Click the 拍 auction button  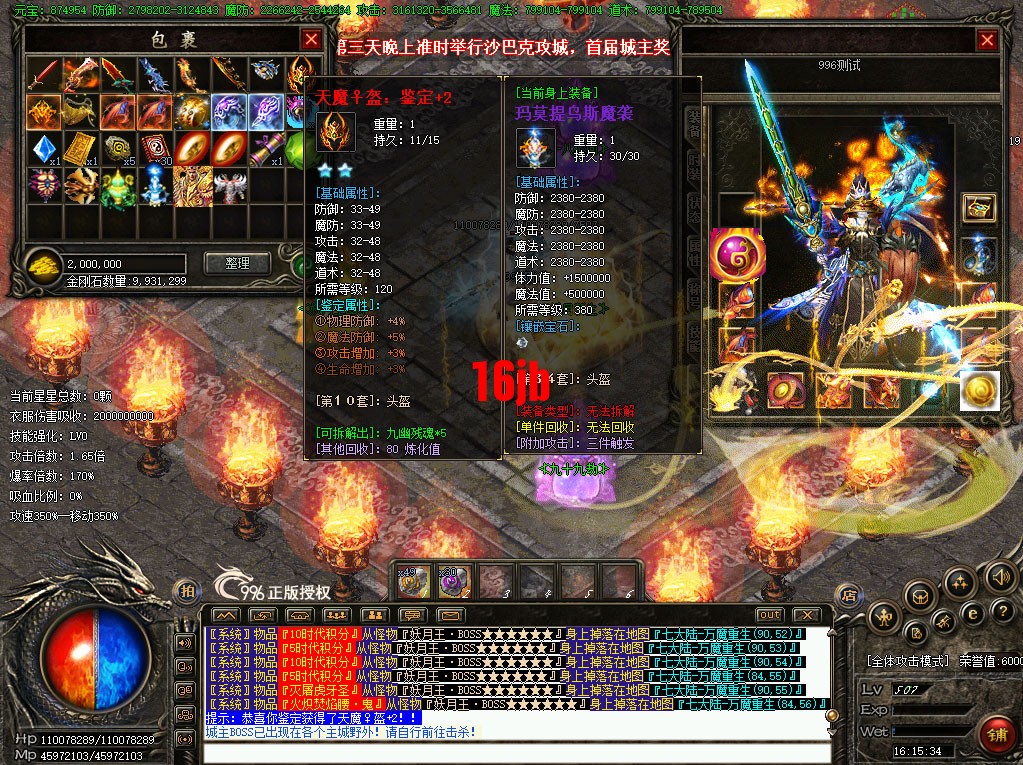click(x=186, y=591)
